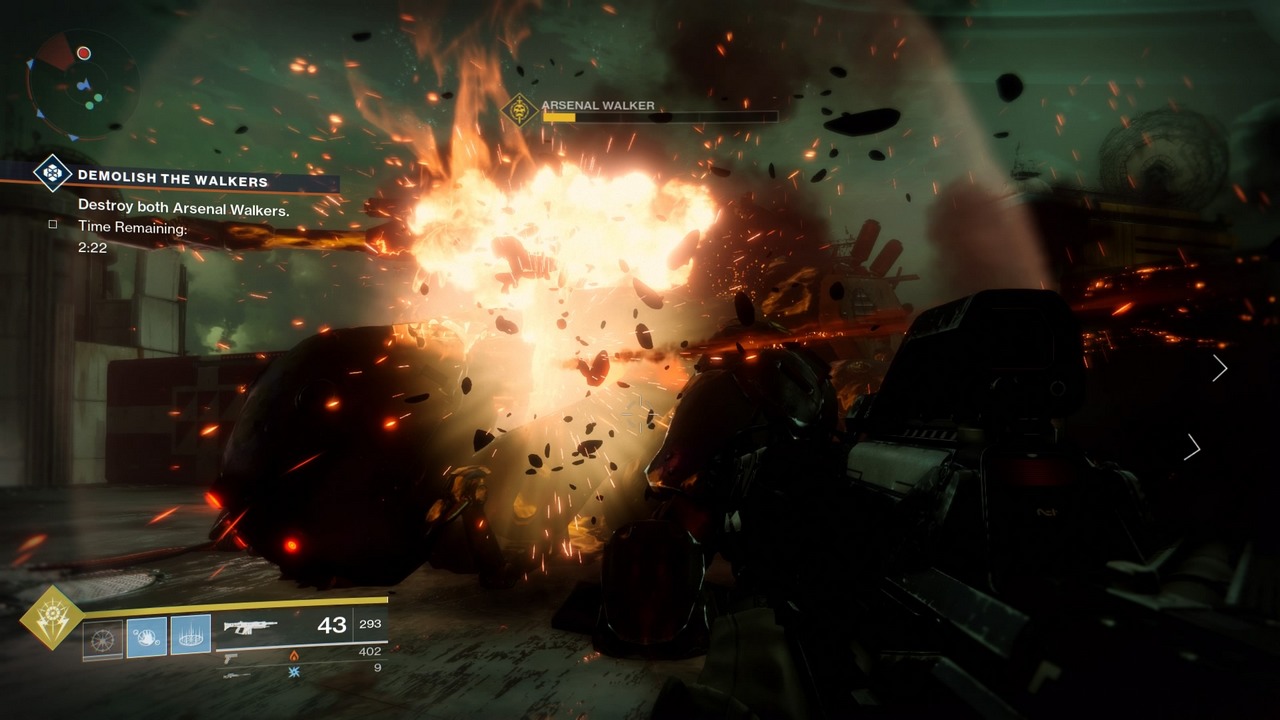Activate the golden super ability emblem
Image resolution: width=1280 pixels, height=720 pixels.
50,618
